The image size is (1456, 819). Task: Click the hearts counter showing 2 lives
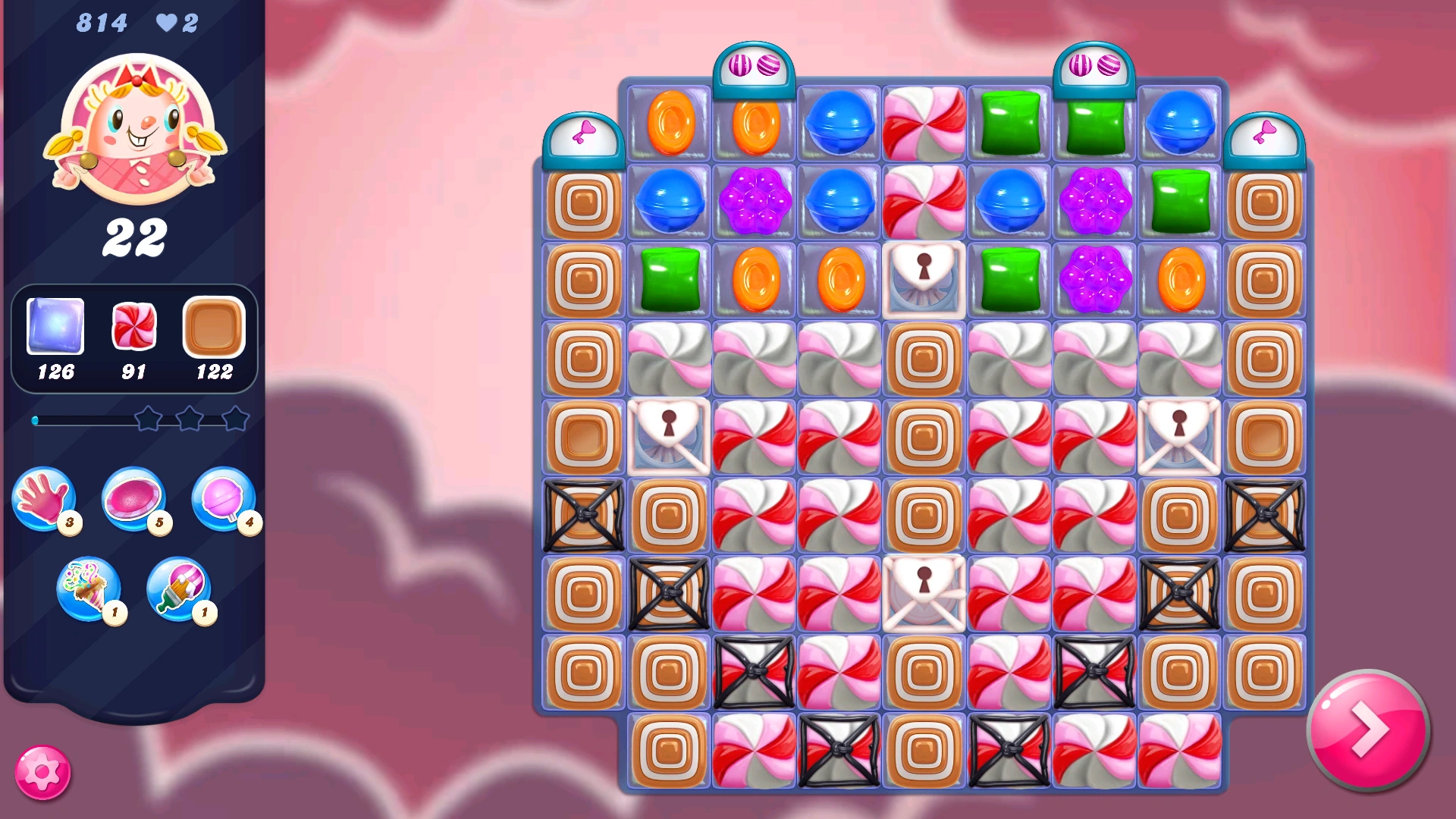pos(175,23)
